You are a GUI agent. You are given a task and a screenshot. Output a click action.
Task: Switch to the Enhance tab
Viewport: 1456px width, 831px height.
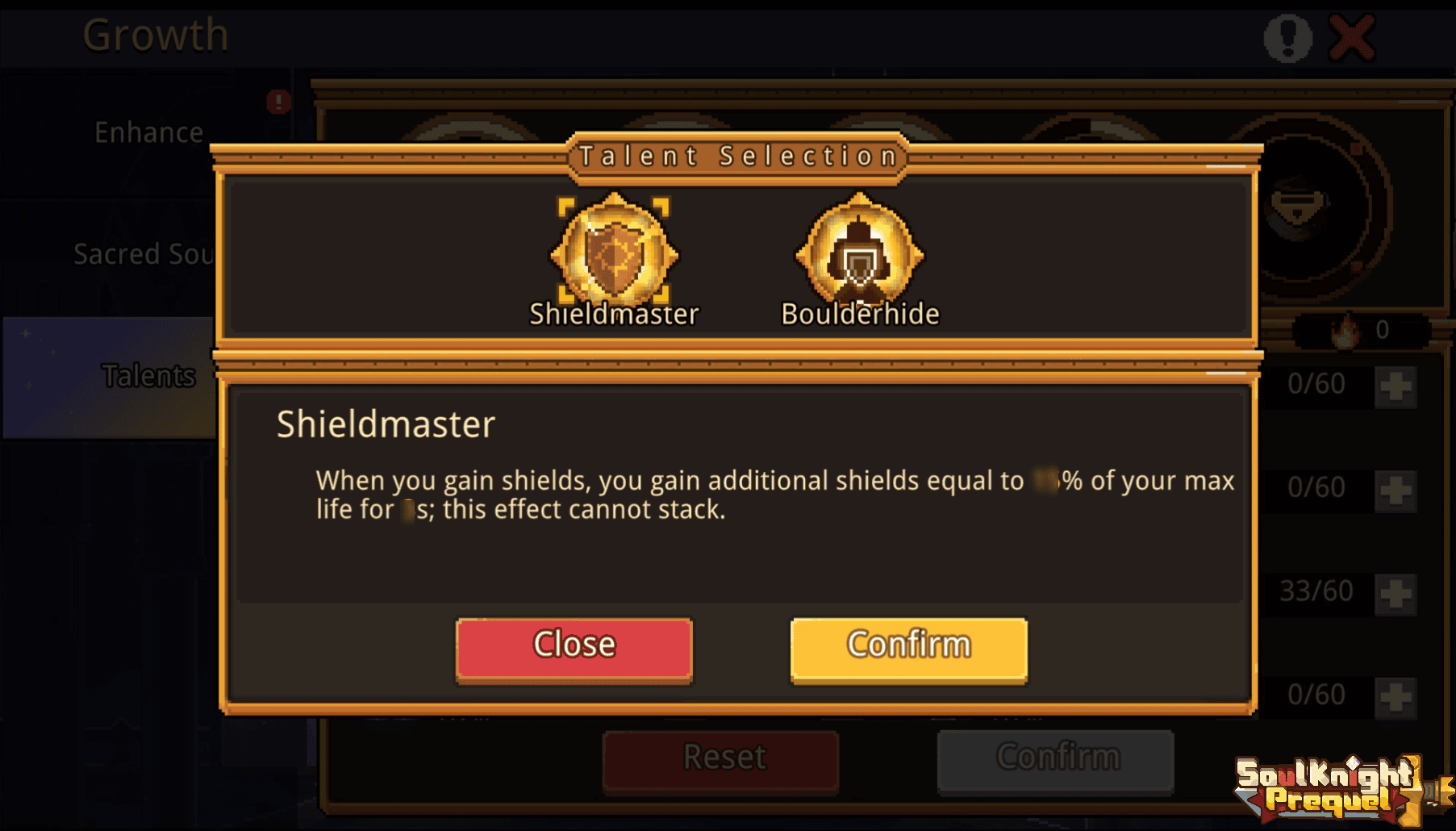148,132
